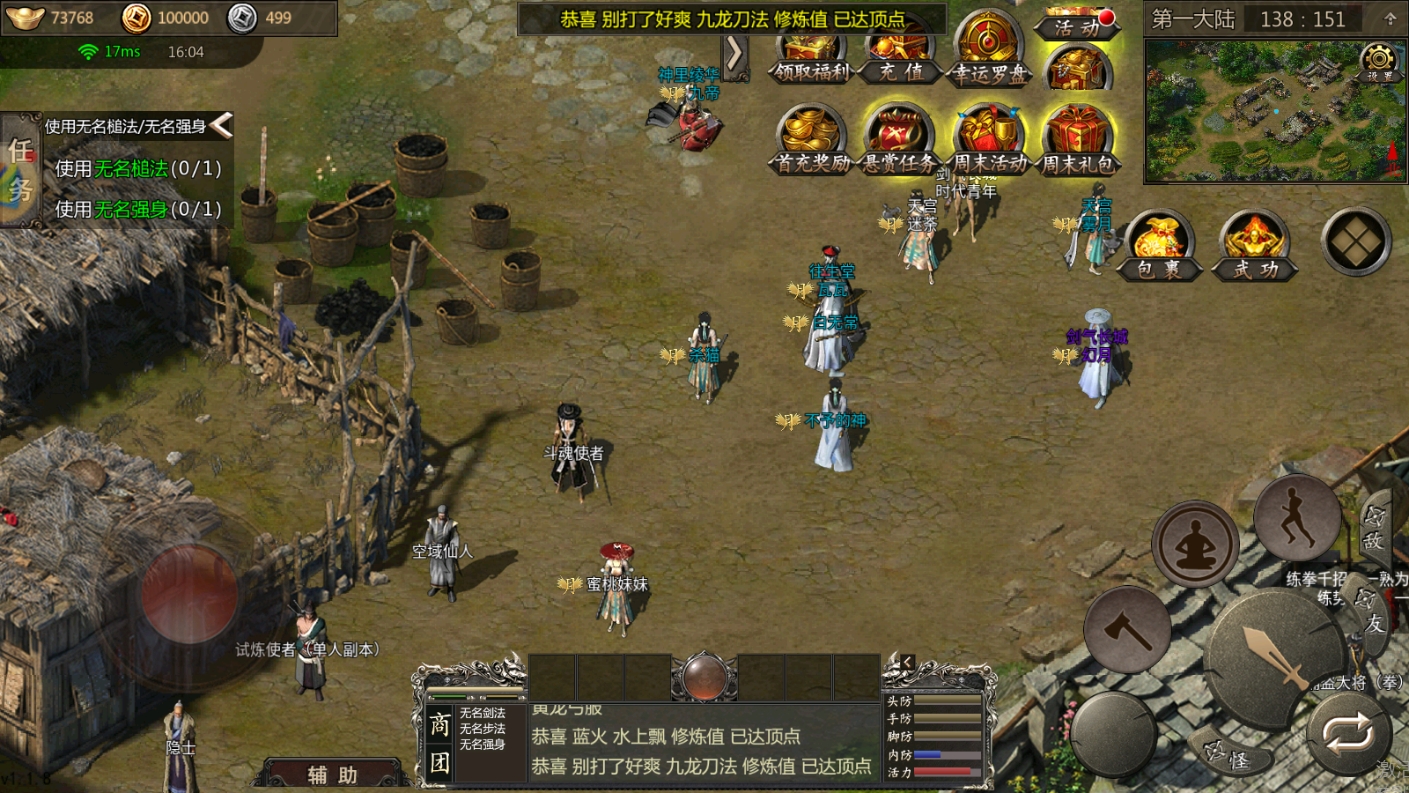
Task: Open the 包裹 inventory bag
Action: (1160, 245)
